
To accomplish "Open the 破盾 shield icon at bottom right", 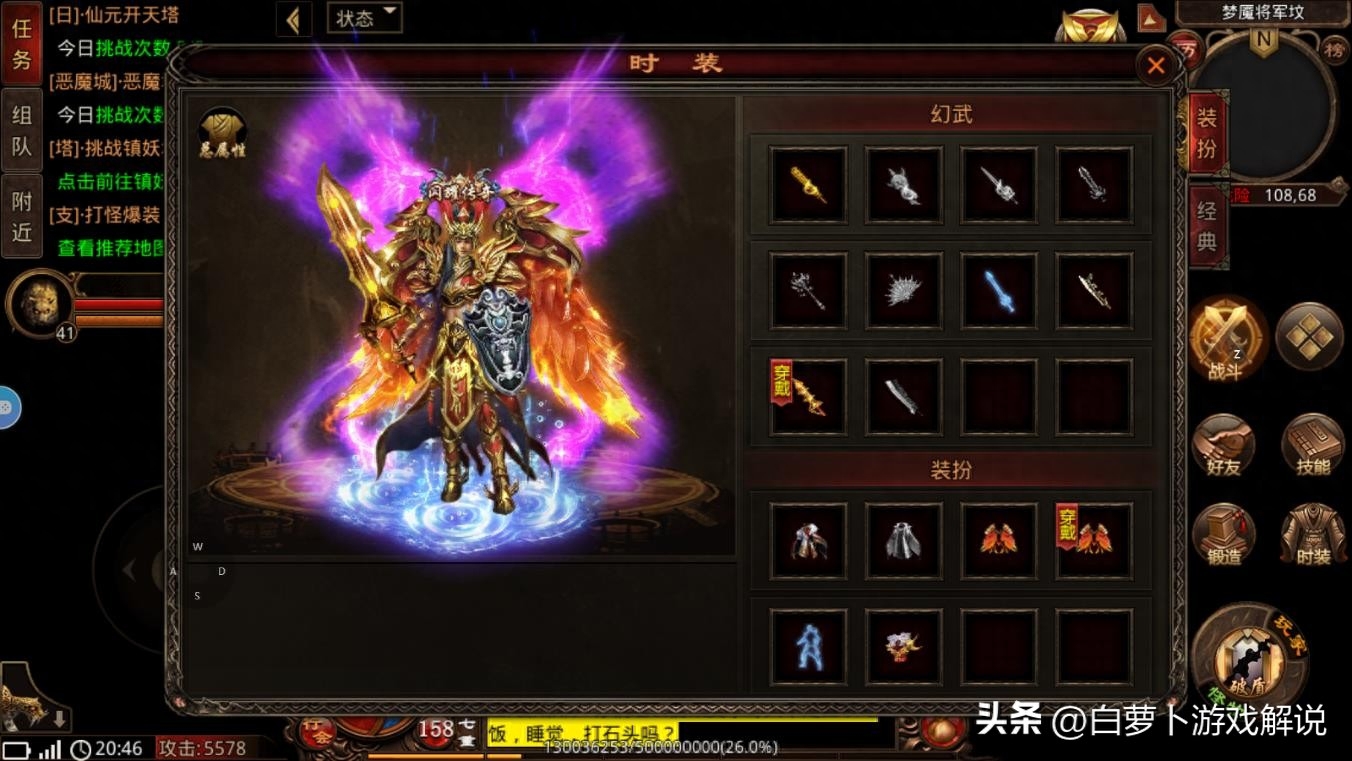I will point(1247,660).
